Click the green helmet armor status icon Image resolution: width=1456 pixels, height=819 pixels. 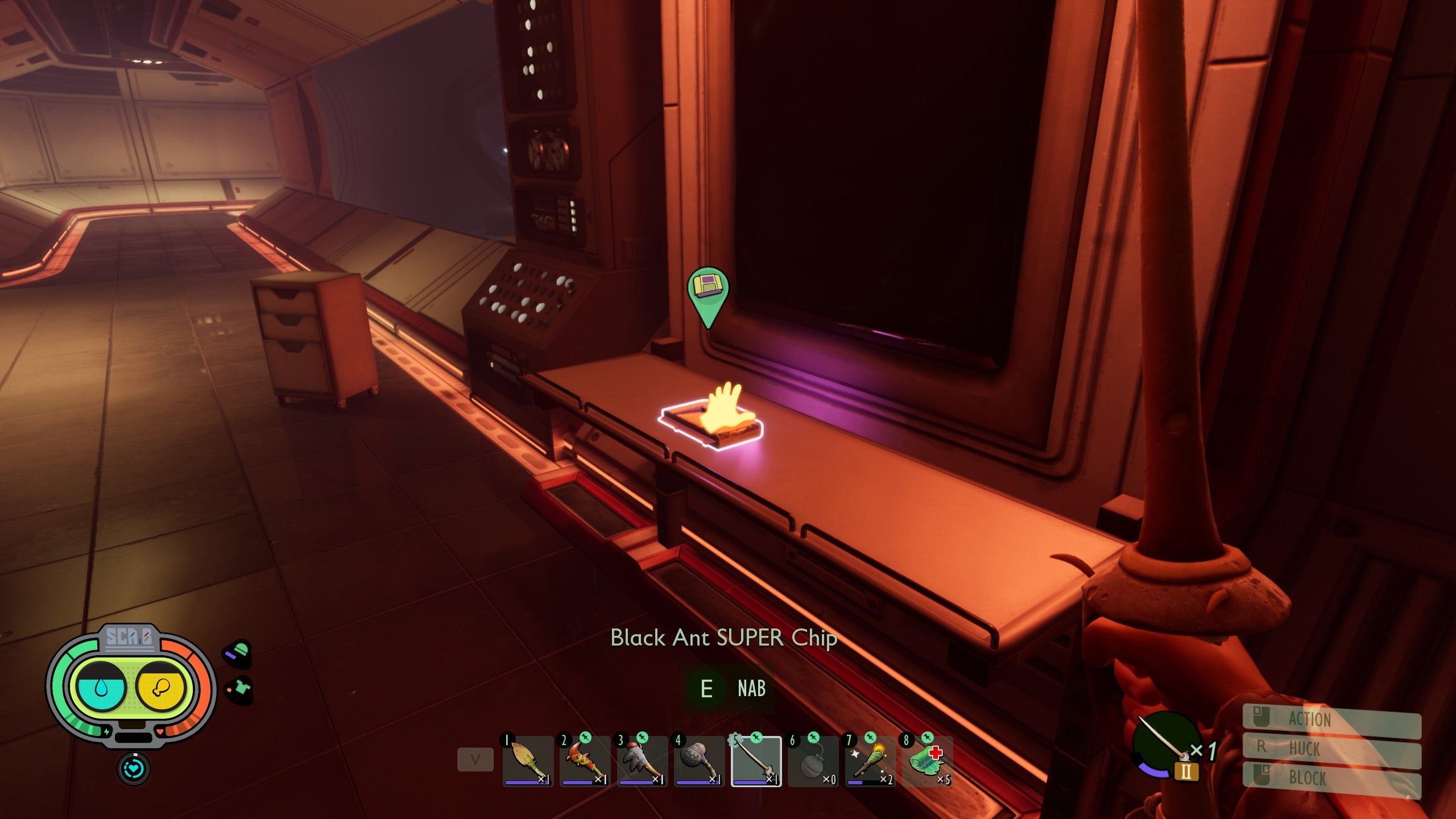[x=238, y=653]
